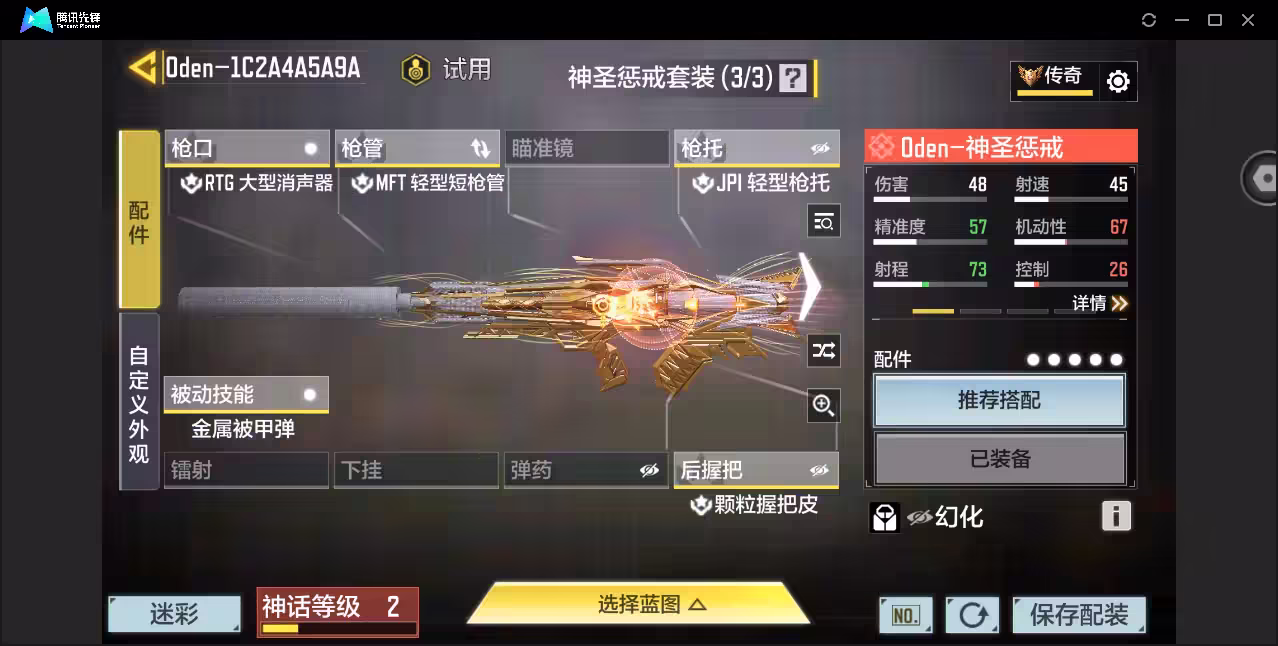Viewport: 1278px width, 646px height.
Task: Open the 被动技能 perk slot
Action: click(x=246, y=395)
